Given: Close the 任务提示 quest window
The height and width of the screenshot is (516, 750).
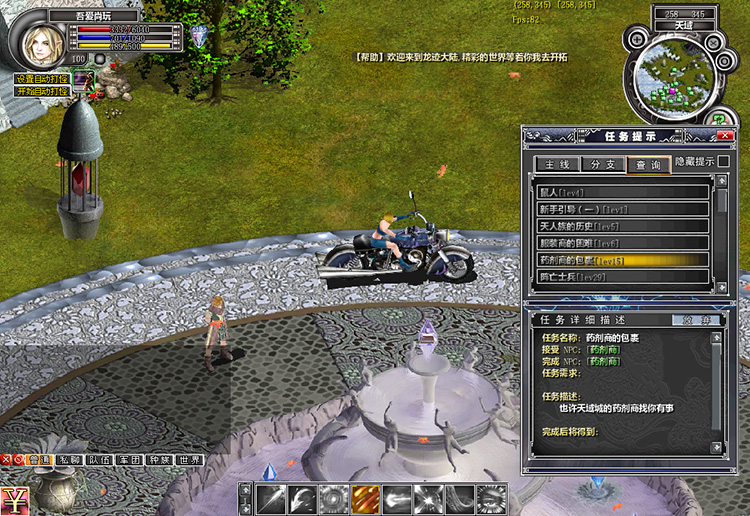Looking at the screenshot, I should tap(726, 135).
